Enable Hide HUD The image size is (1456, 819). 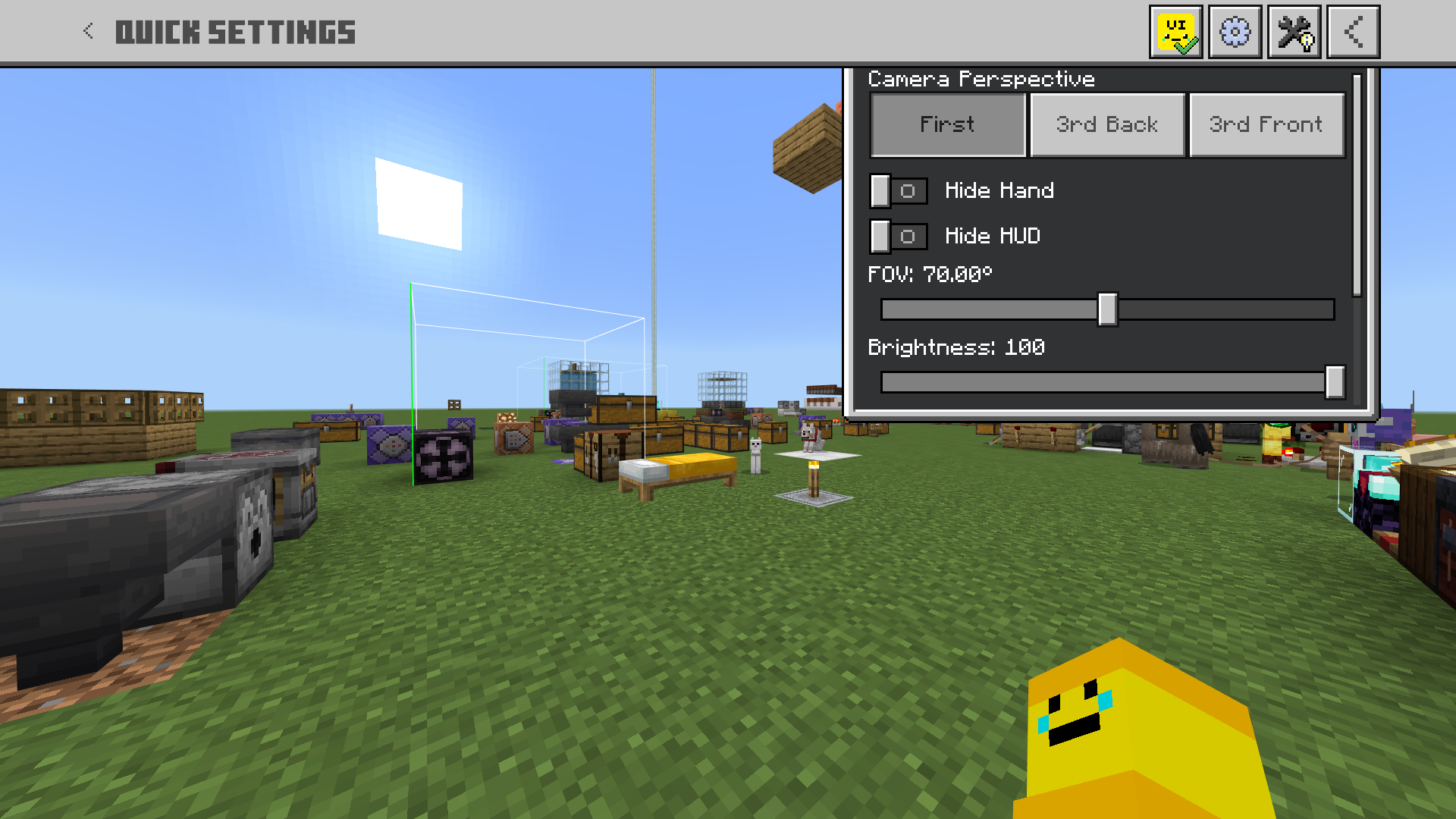(899, 236)
